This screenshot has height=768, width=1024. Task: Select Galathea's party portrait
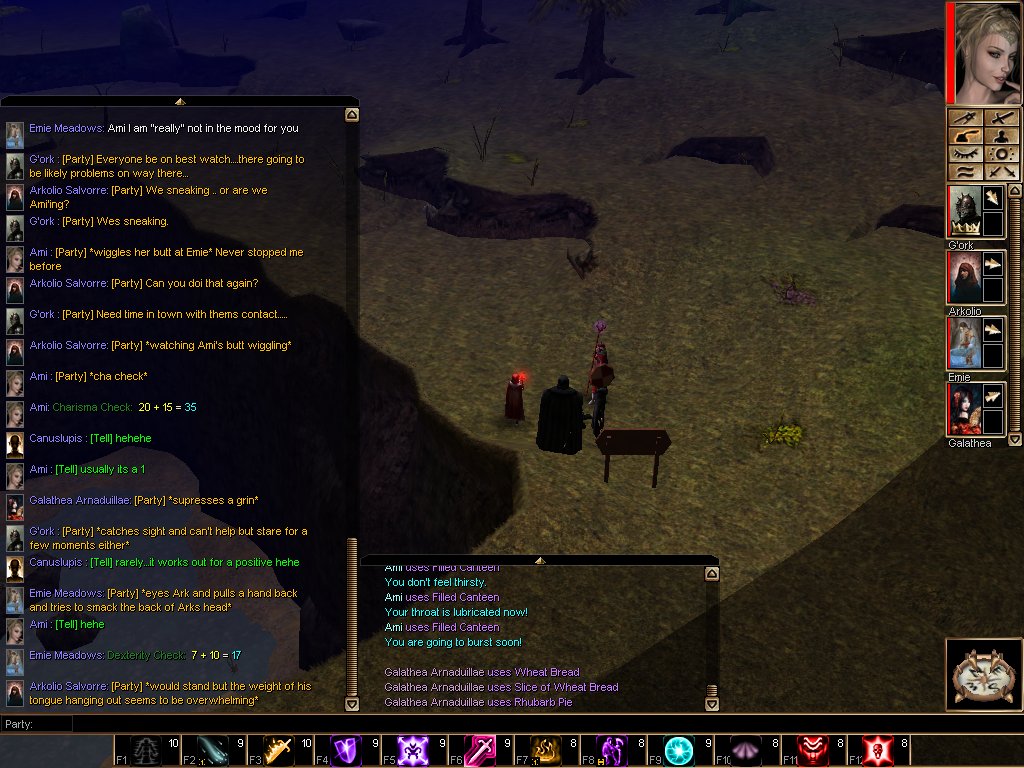click(x=963, y=409)
